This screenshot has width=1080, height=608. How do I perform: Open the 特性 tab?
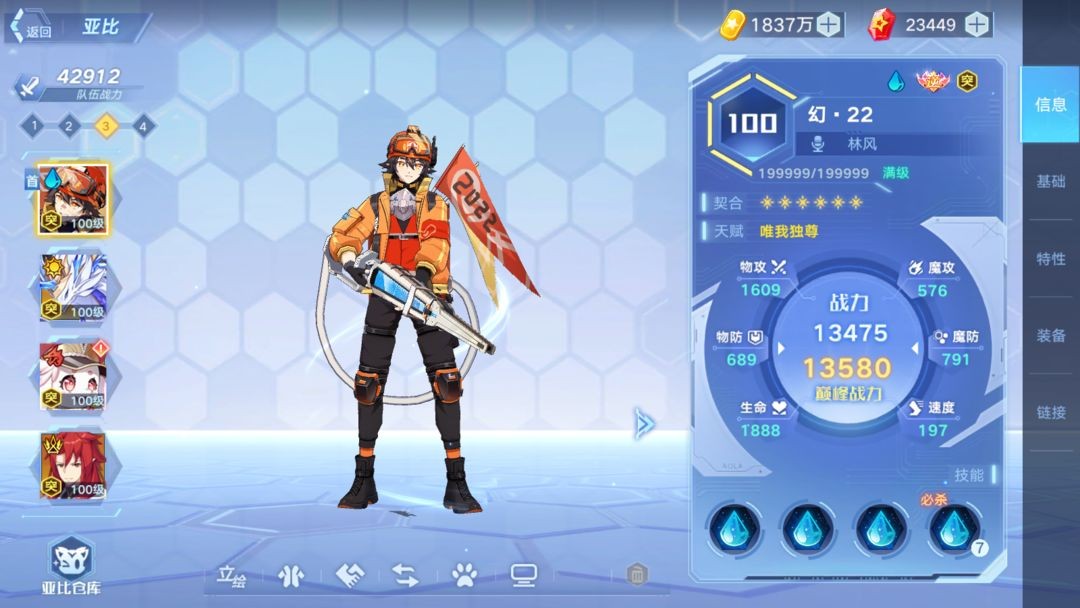pyautogui.click(x=1050, y=258)
